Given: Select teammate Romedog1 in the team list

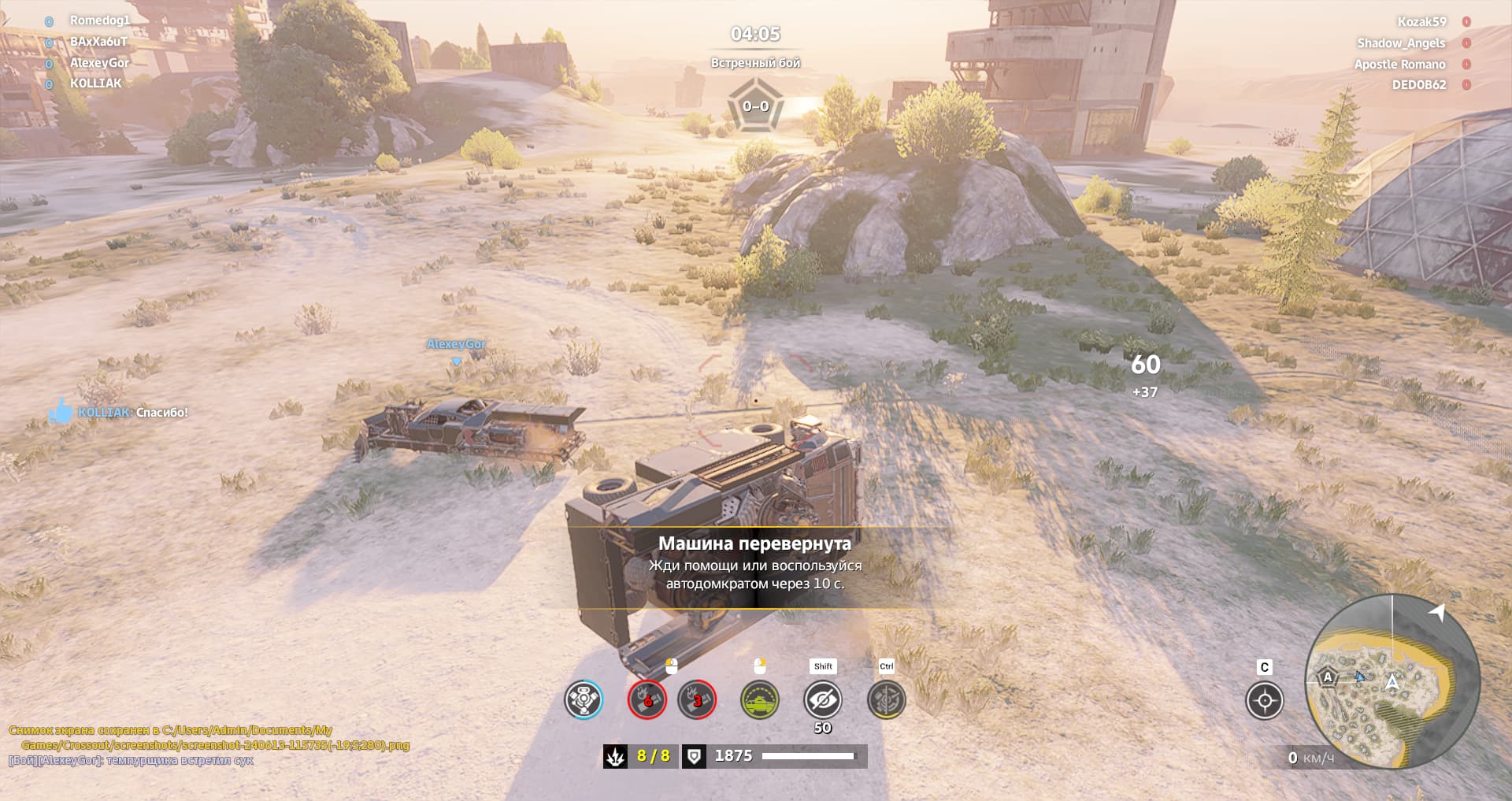Looking at the screenshot, I should click(99, 20).
